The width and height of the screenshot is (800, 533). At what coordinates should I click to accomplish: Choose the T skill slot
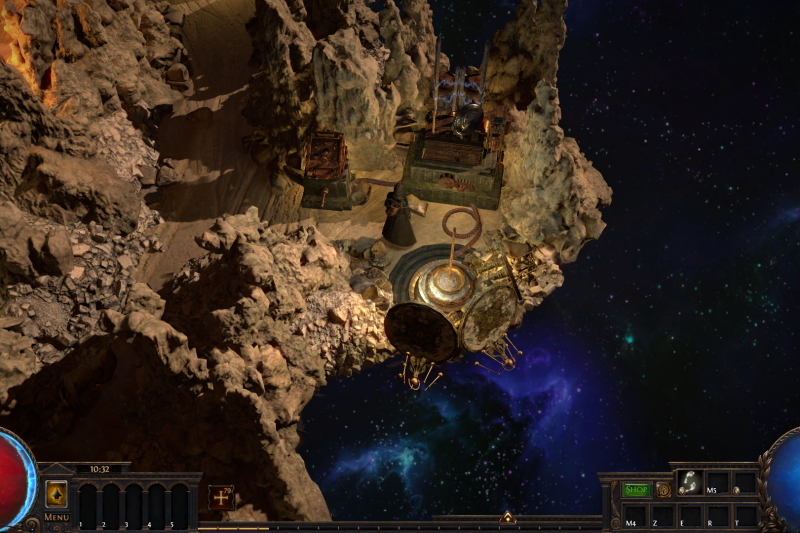[744, 516]
